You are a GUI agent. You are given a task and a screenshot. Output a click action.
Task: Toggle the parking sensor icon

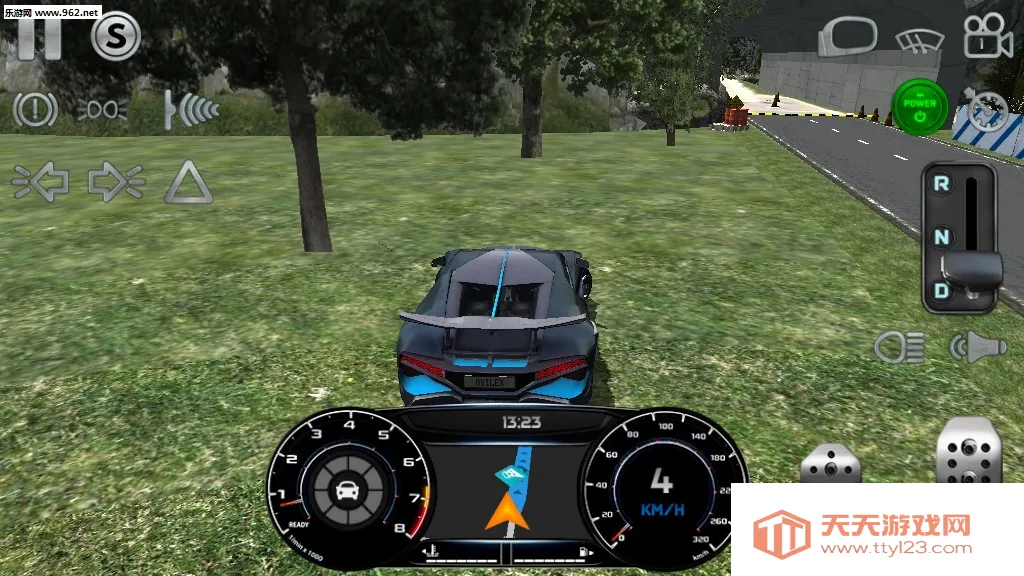[192, 109]
